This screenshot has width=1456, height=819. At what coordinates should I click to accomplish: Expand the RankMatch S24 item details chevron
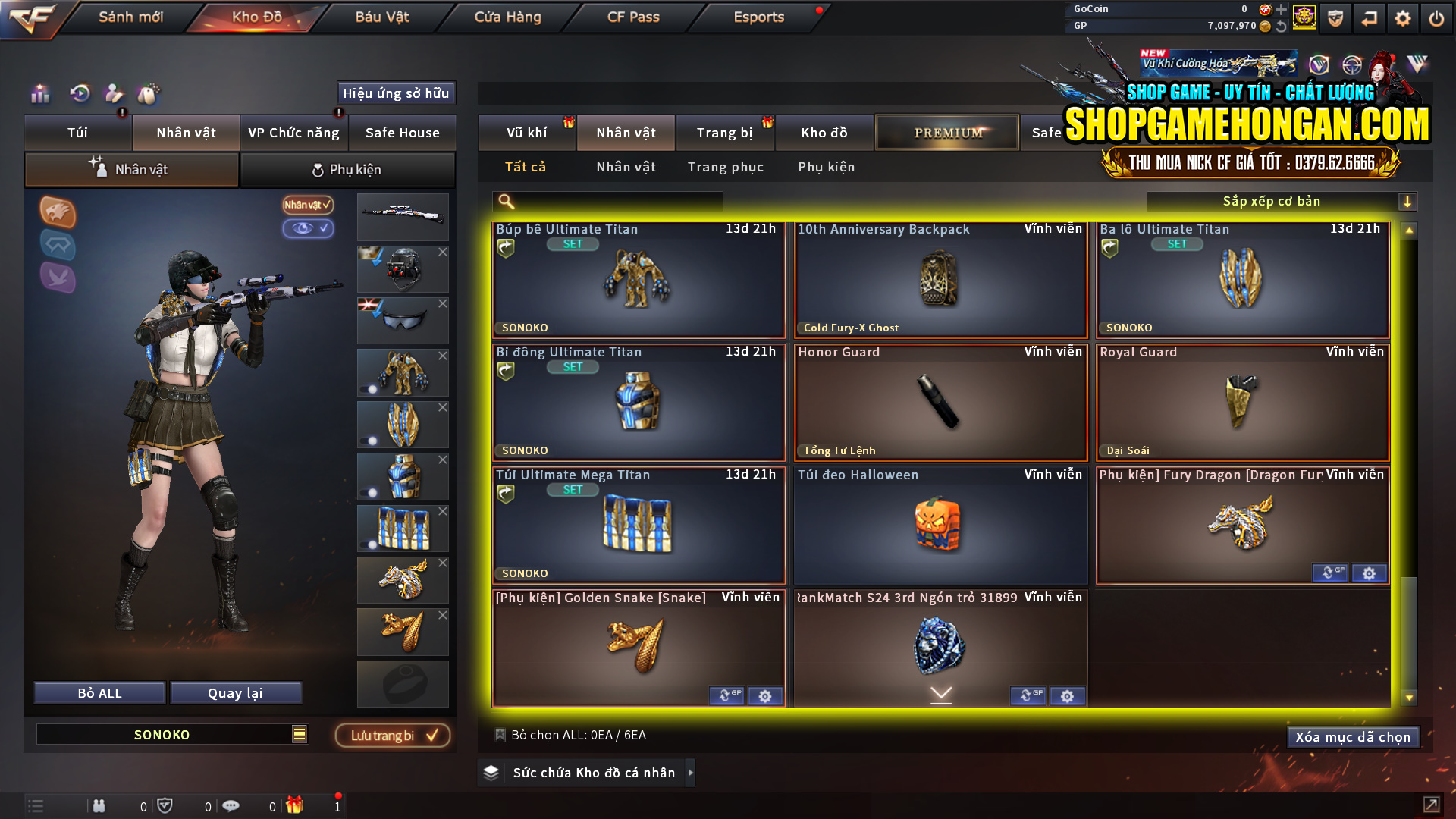pos(940,694)
